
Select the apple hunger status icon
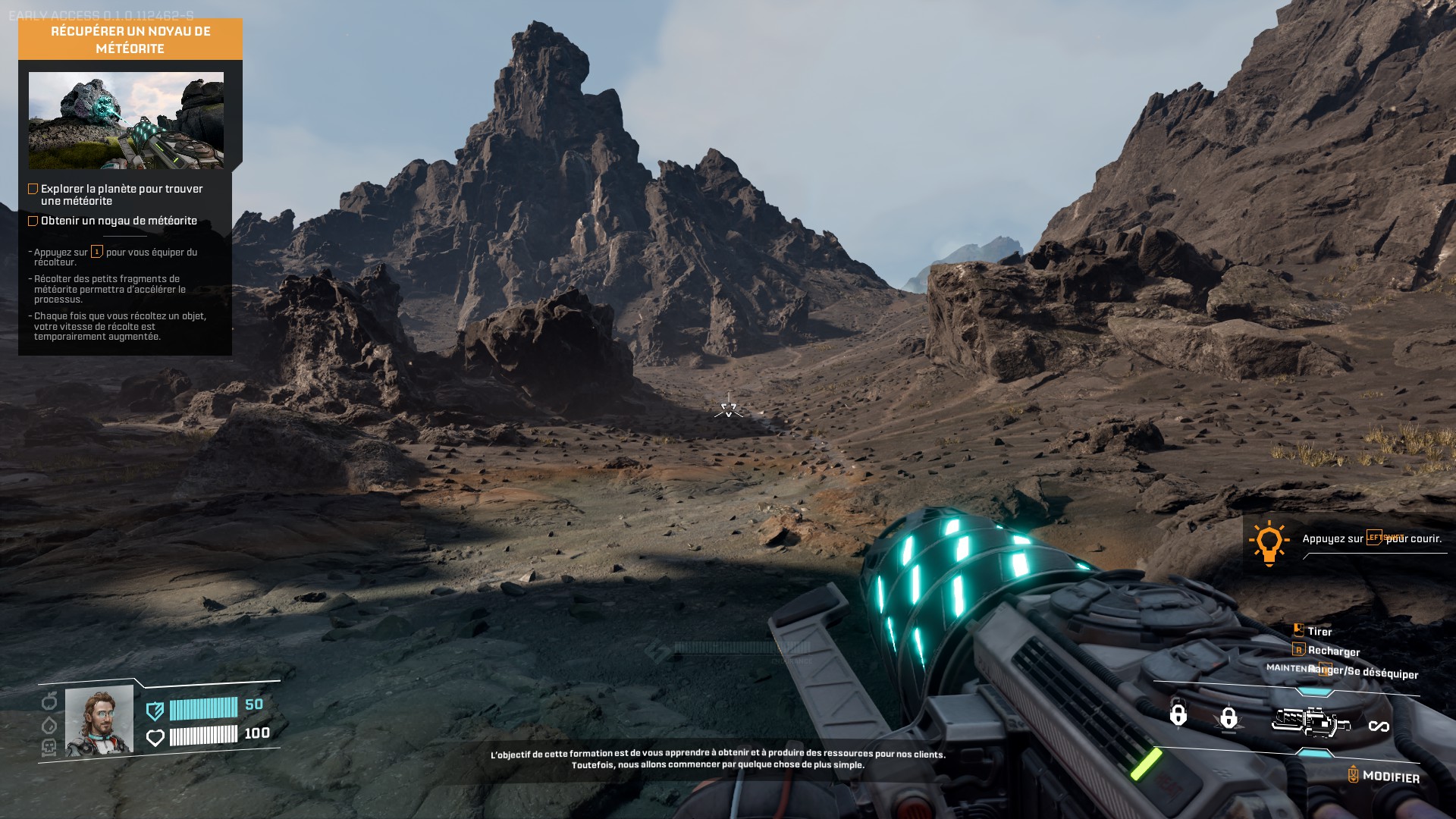[x=49, y=701]
